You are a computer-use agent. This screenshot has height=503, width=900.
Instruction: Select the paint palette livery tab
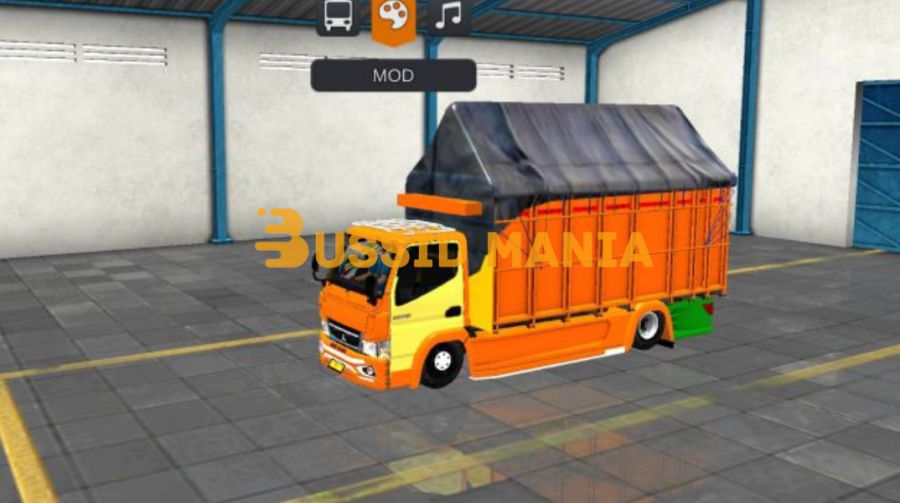393,19
